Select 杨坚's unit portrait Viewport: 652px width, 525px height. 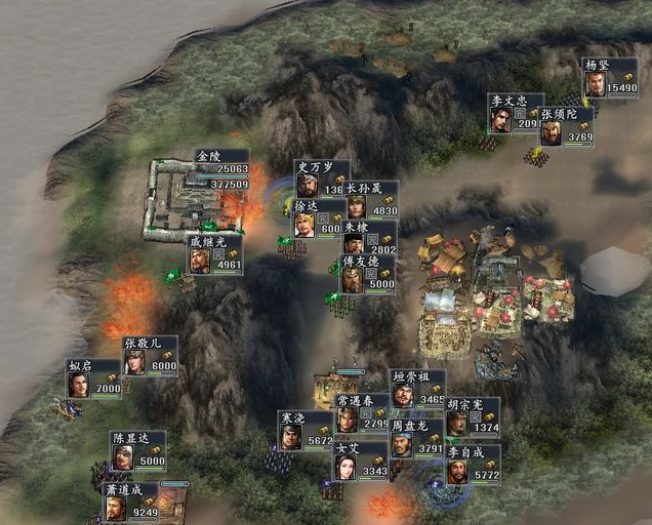(596, 84)
